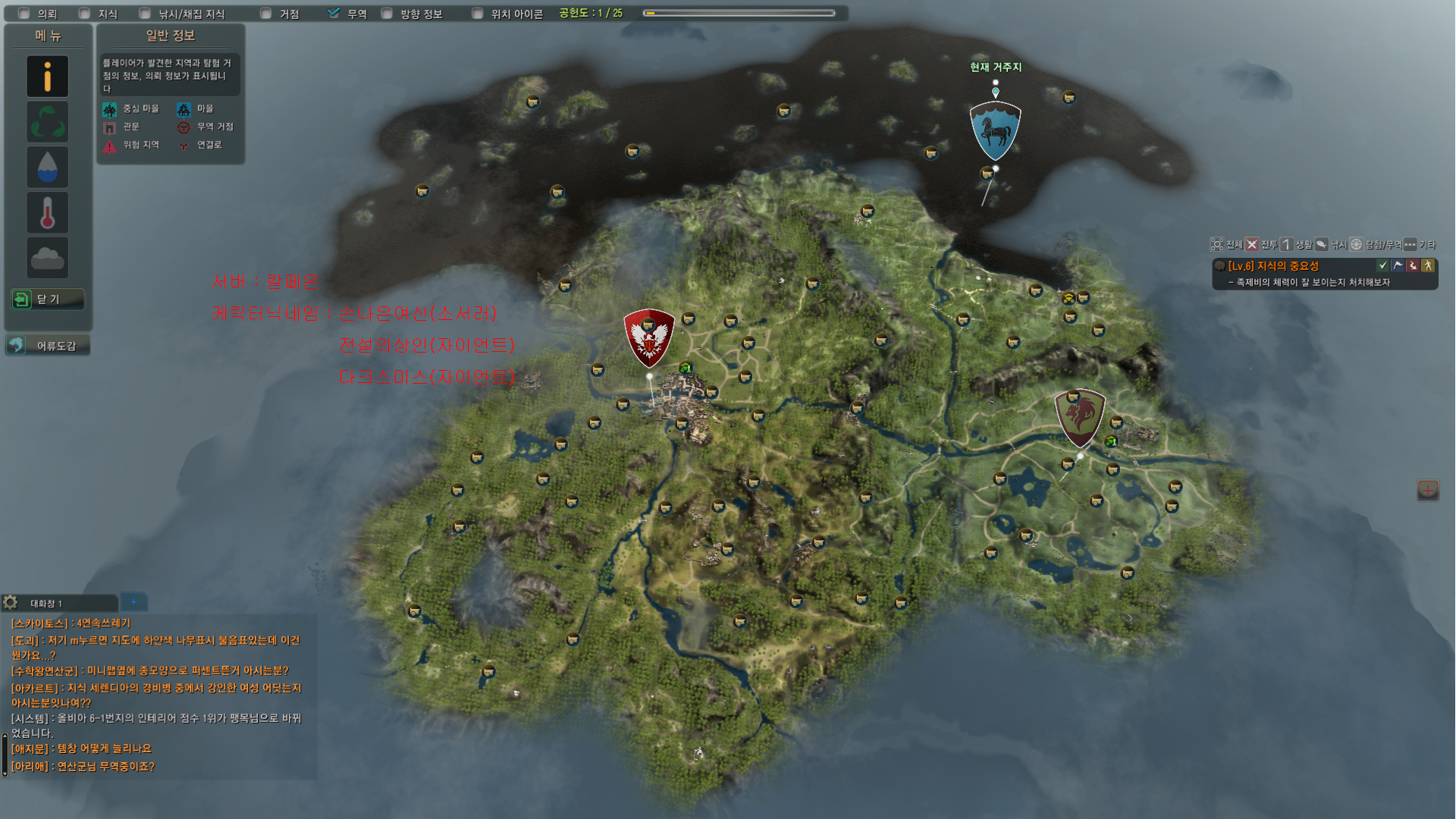Toggle the 의뢰 (quest) map filter checkbox
Viewport: 1456px width, 819px height.
(x=24, y=14)
